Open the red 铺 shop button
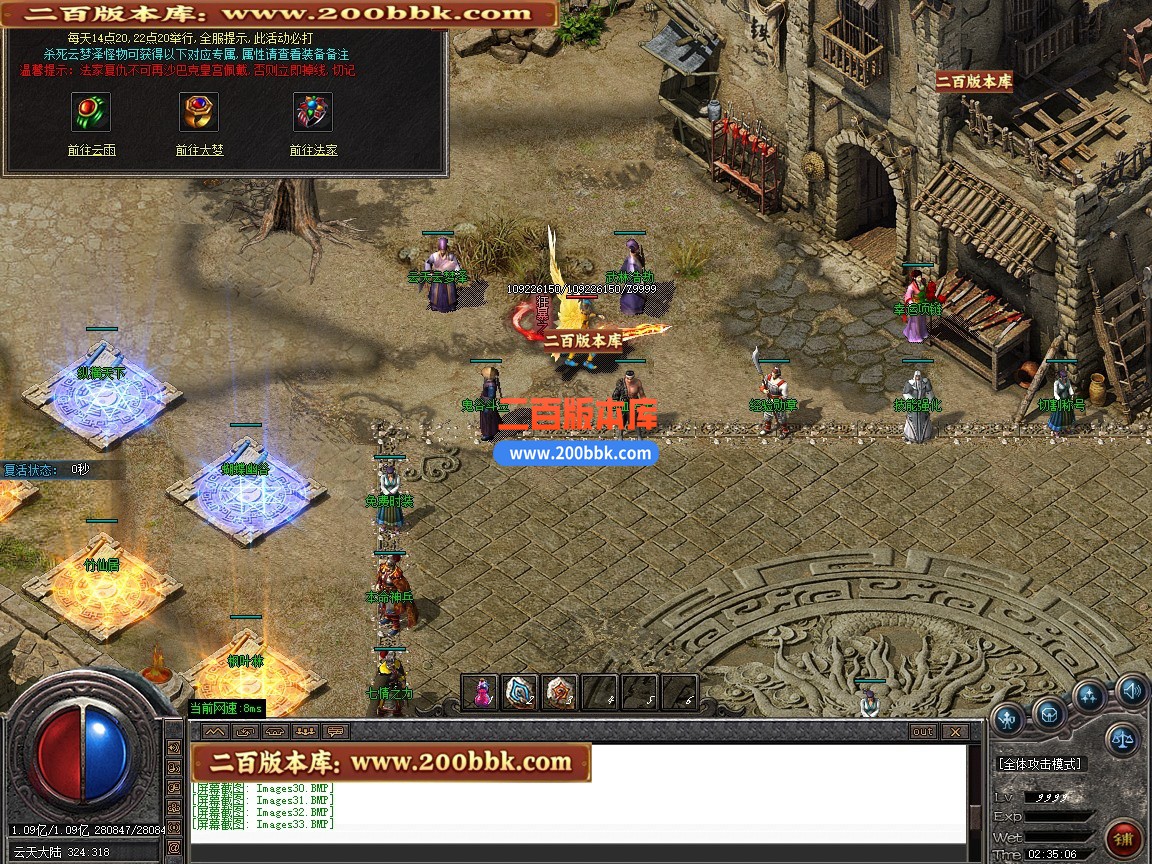The image size is (1152, 864). [1124, 836]
